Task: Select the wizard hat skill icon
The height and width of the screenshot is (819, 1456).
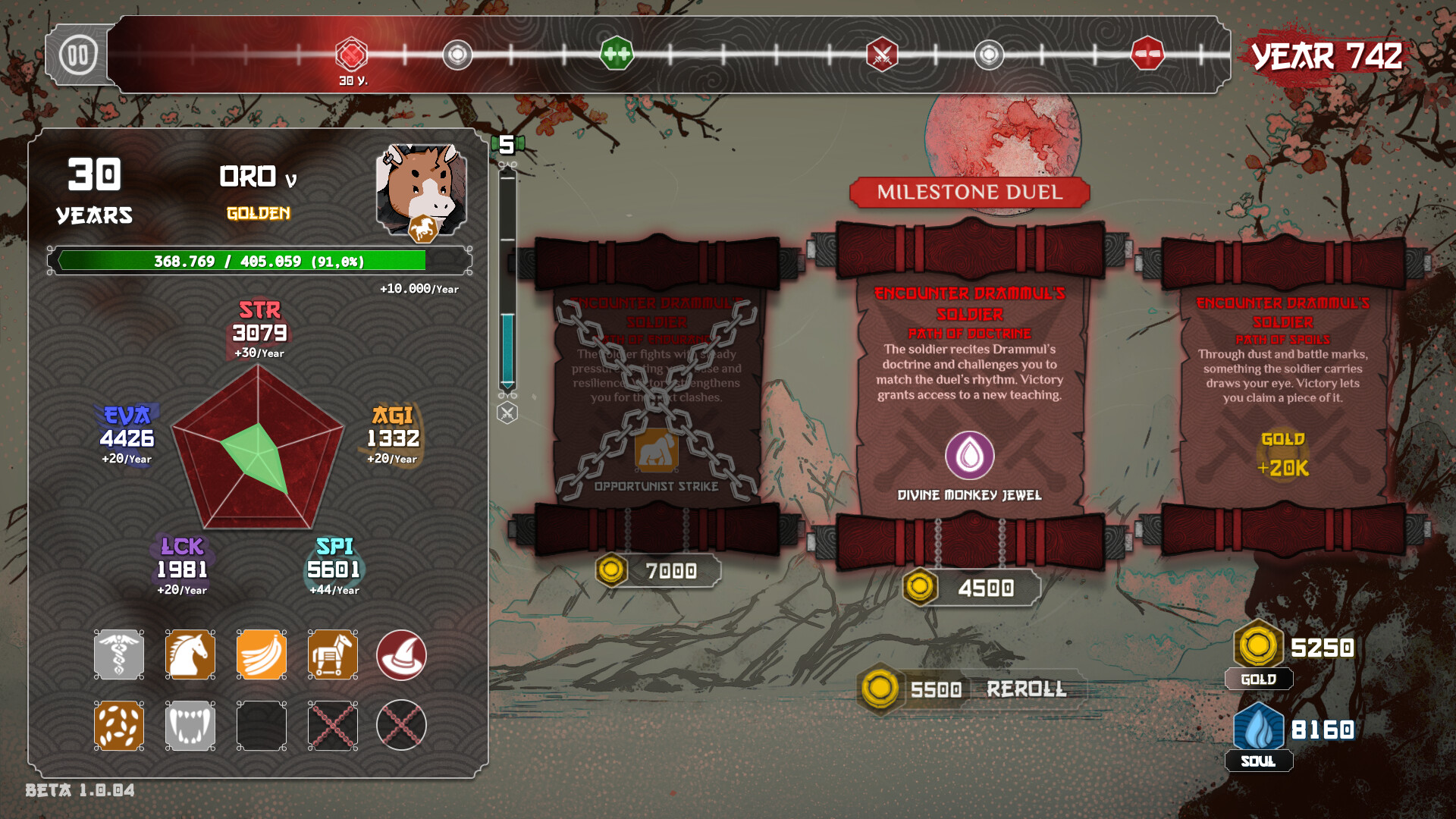Action: point(401,654)
